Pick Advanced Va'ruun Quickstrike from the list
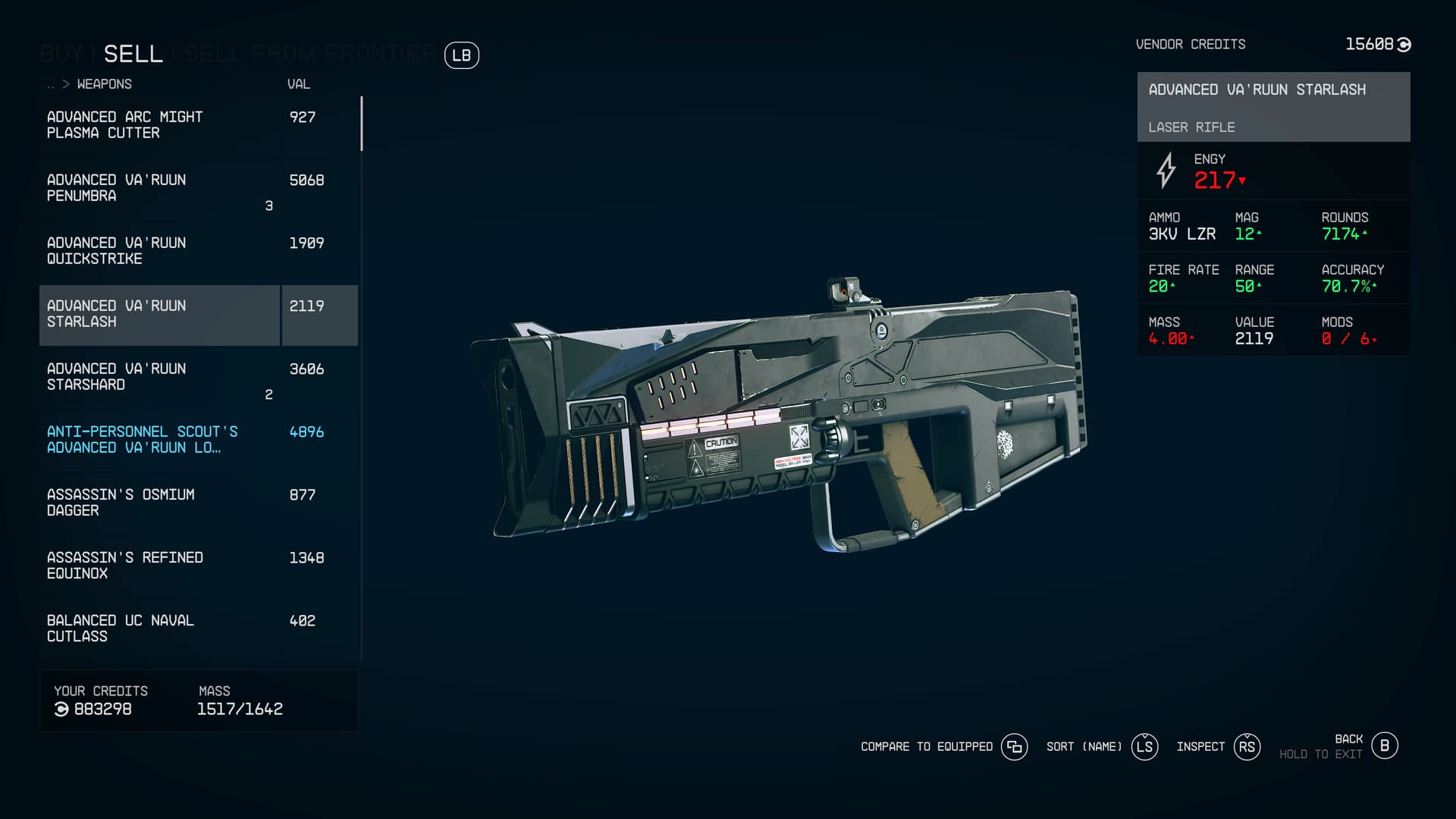This screenshot has width=1456, height=819. 159,251
